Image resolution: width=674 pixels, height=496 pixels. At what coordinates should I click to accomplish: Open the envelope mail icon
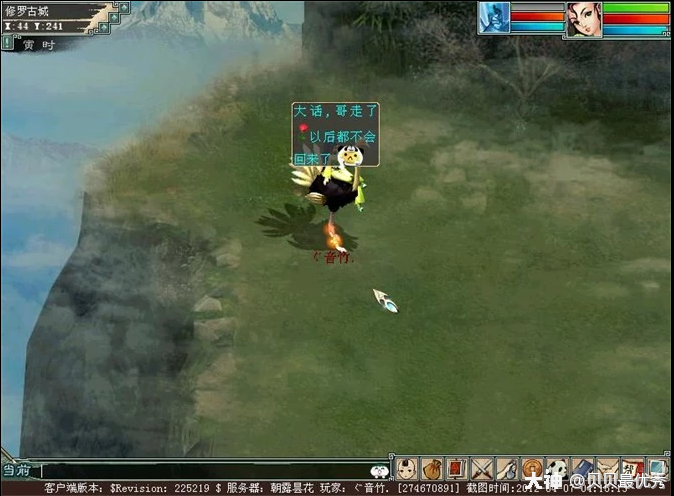point(607,468)
